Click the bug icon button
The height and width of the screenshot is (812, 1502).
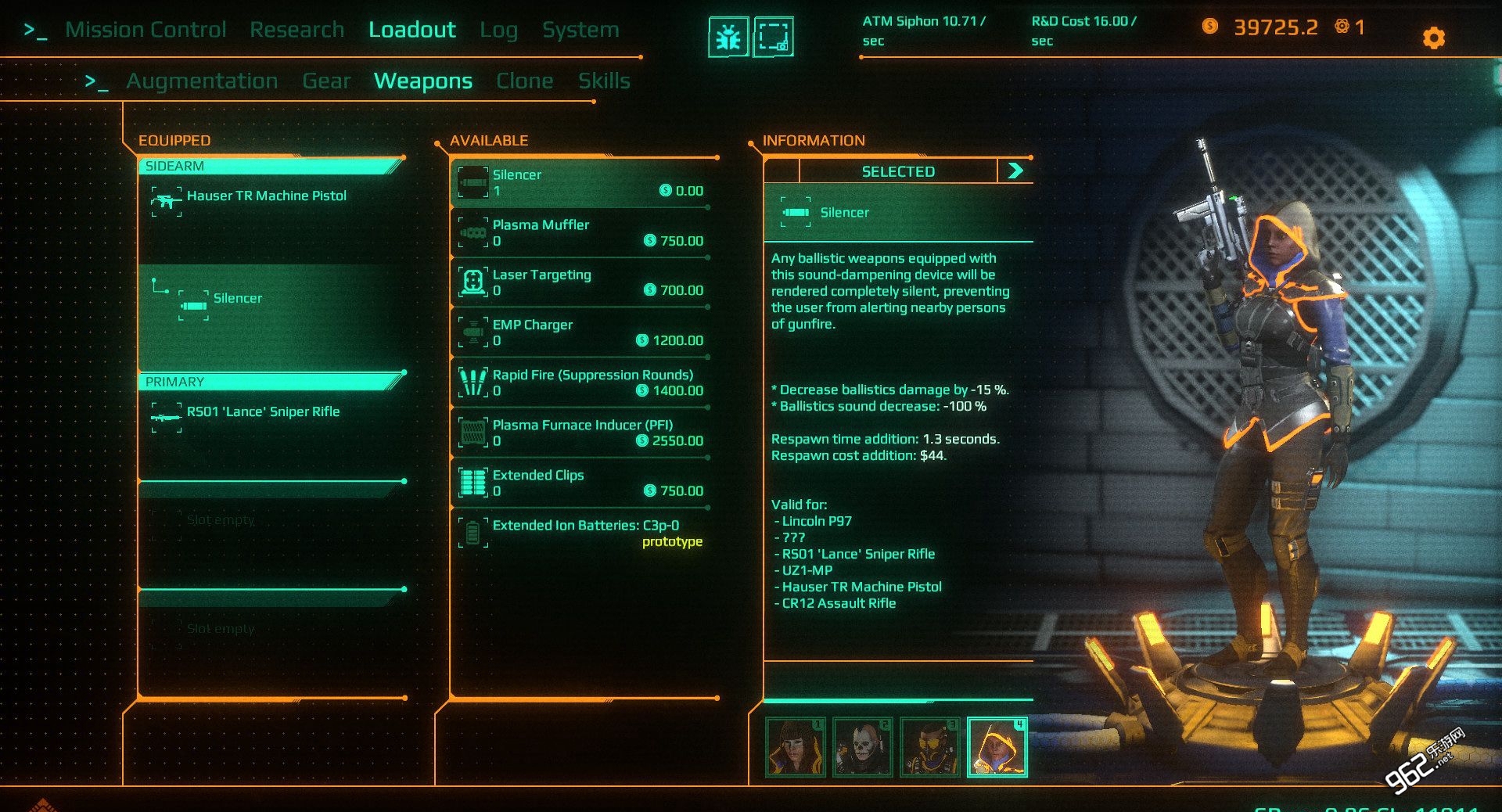pyautogui.click(x=728, y=37)
